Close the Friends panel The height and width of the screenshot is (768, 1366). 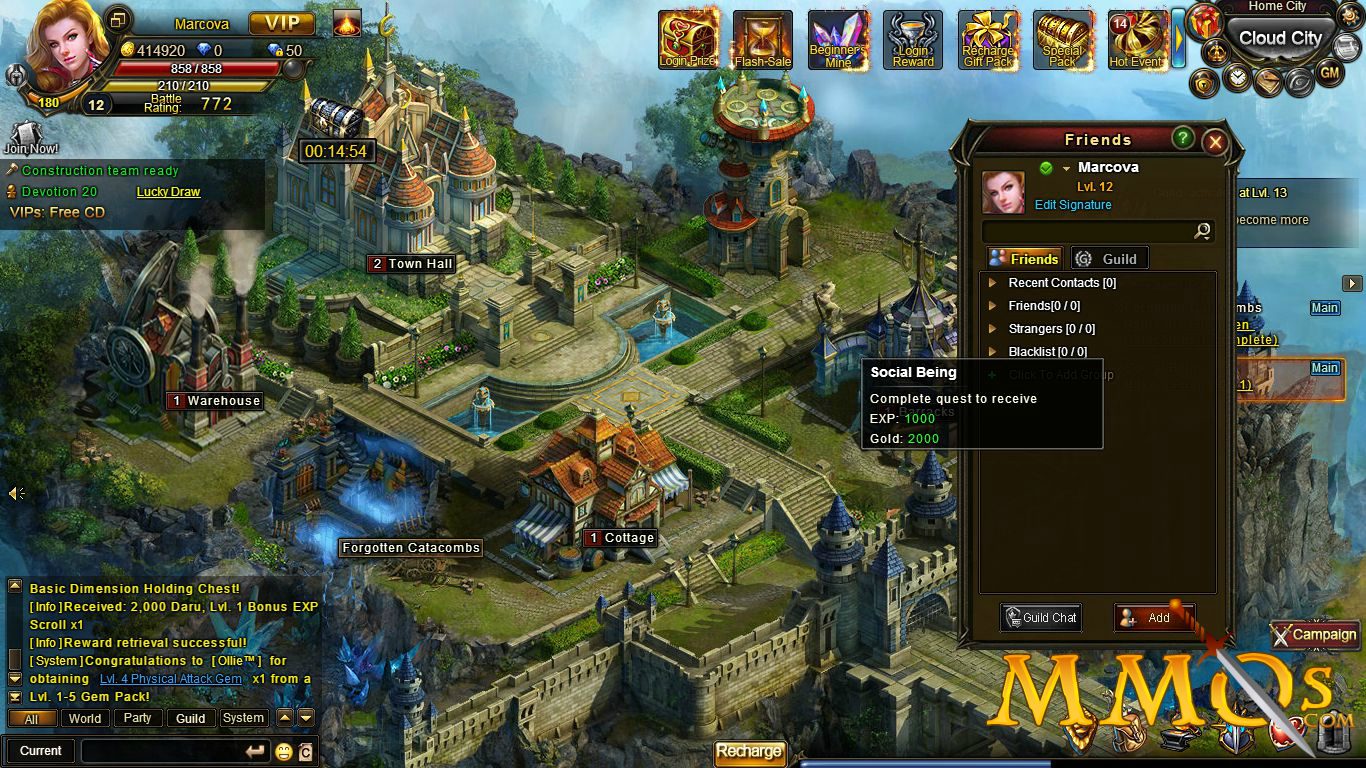click(1215, 142)
